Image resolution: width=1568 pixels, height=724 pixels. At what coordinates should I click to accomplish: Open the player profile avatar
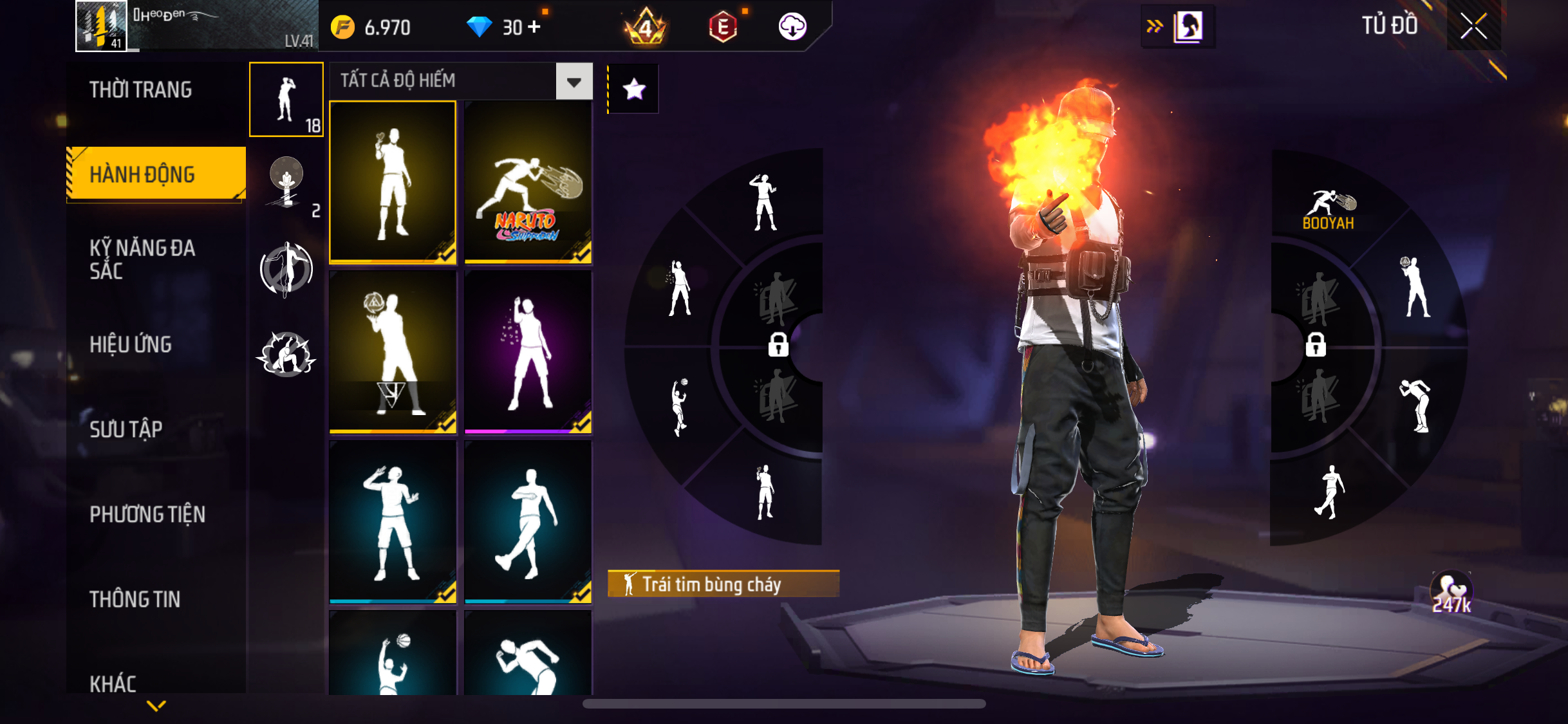click(x=101, y=26)
